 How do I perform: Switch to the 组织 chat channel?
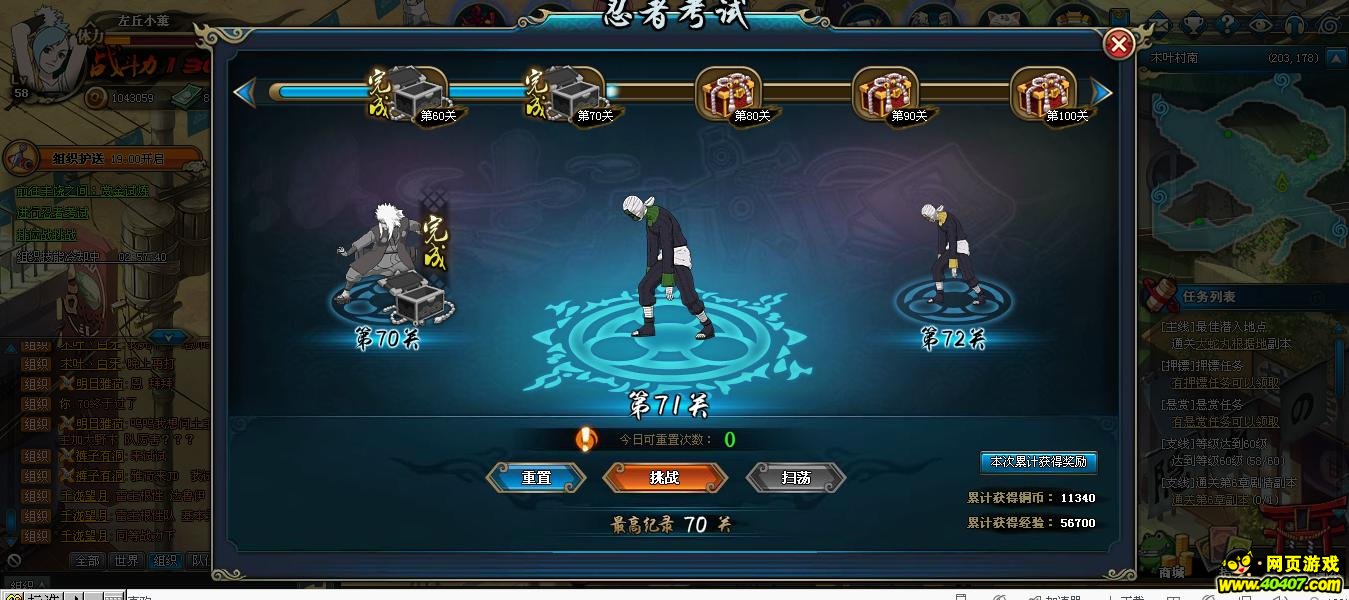[164, 561]
